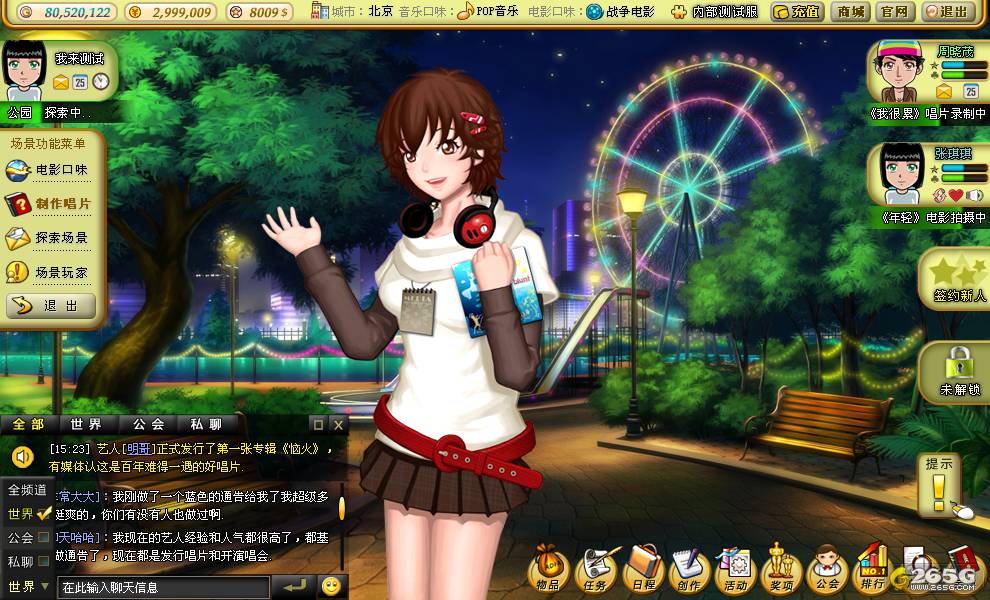This screenshot has width=990, height=600.
Task: Choose 制作唱片 from the scene menu
Action: coord(52,204)
